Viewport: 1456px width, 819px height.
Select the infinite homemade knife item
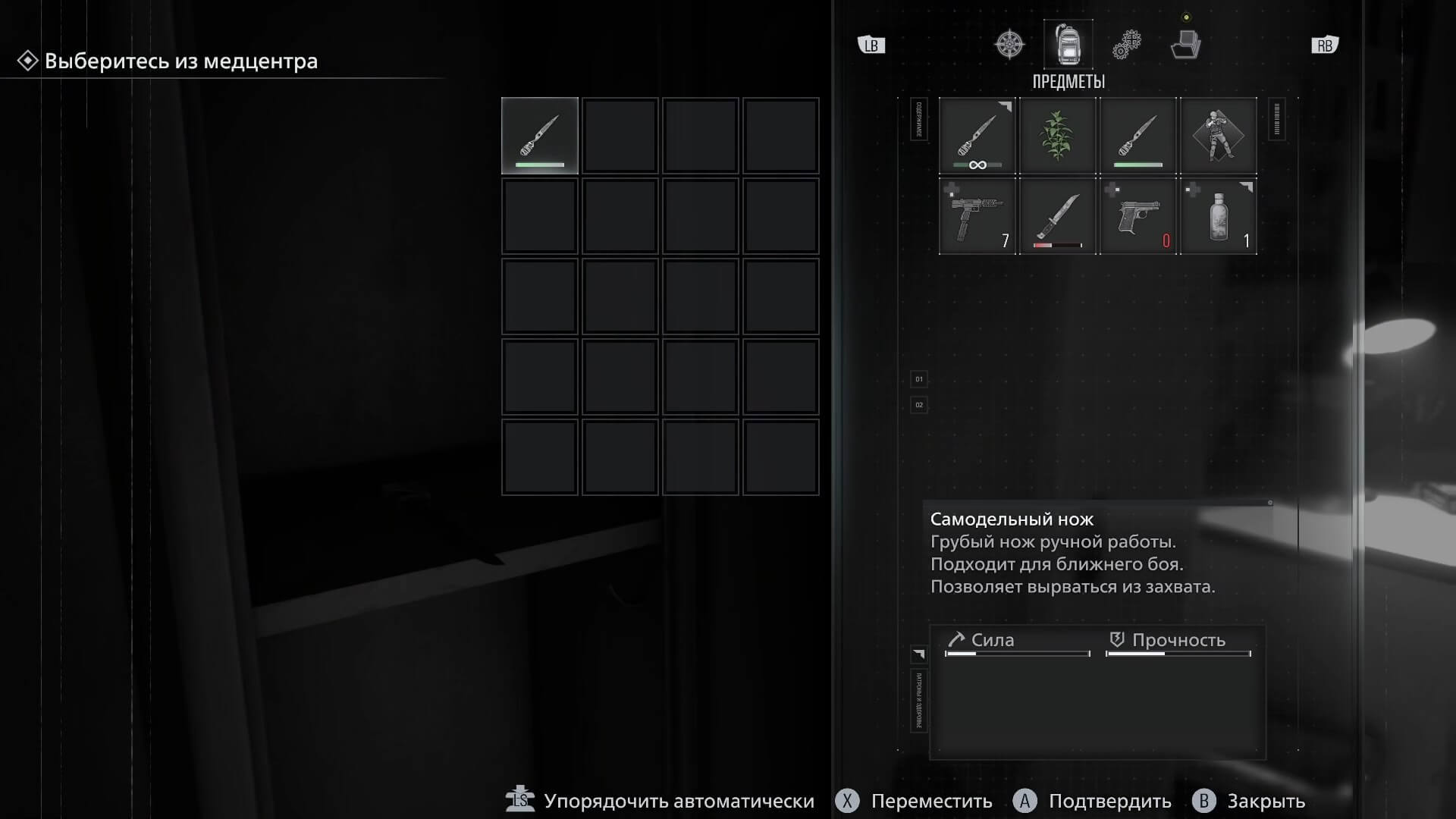pos(977,136)
